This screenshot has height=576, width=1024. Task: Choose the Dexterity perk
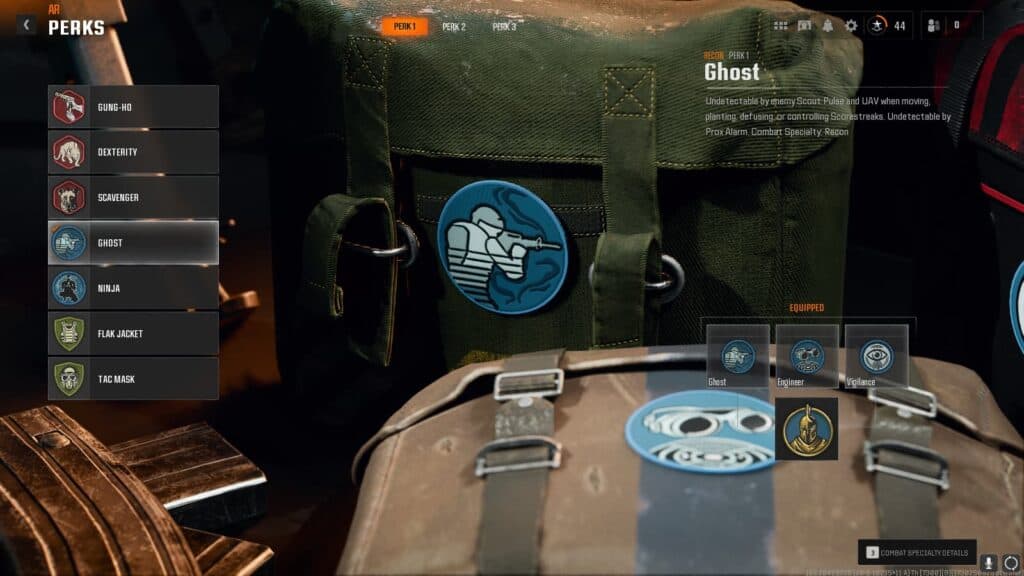point(133,152)
